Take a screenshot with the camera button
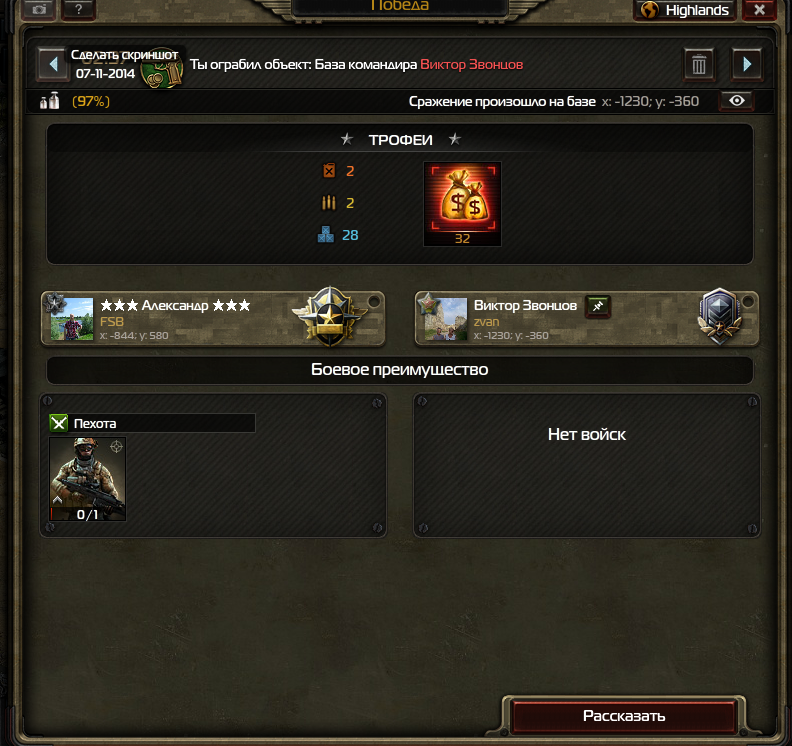The width and height of the screenshot is (792, 746). point(40,10)
